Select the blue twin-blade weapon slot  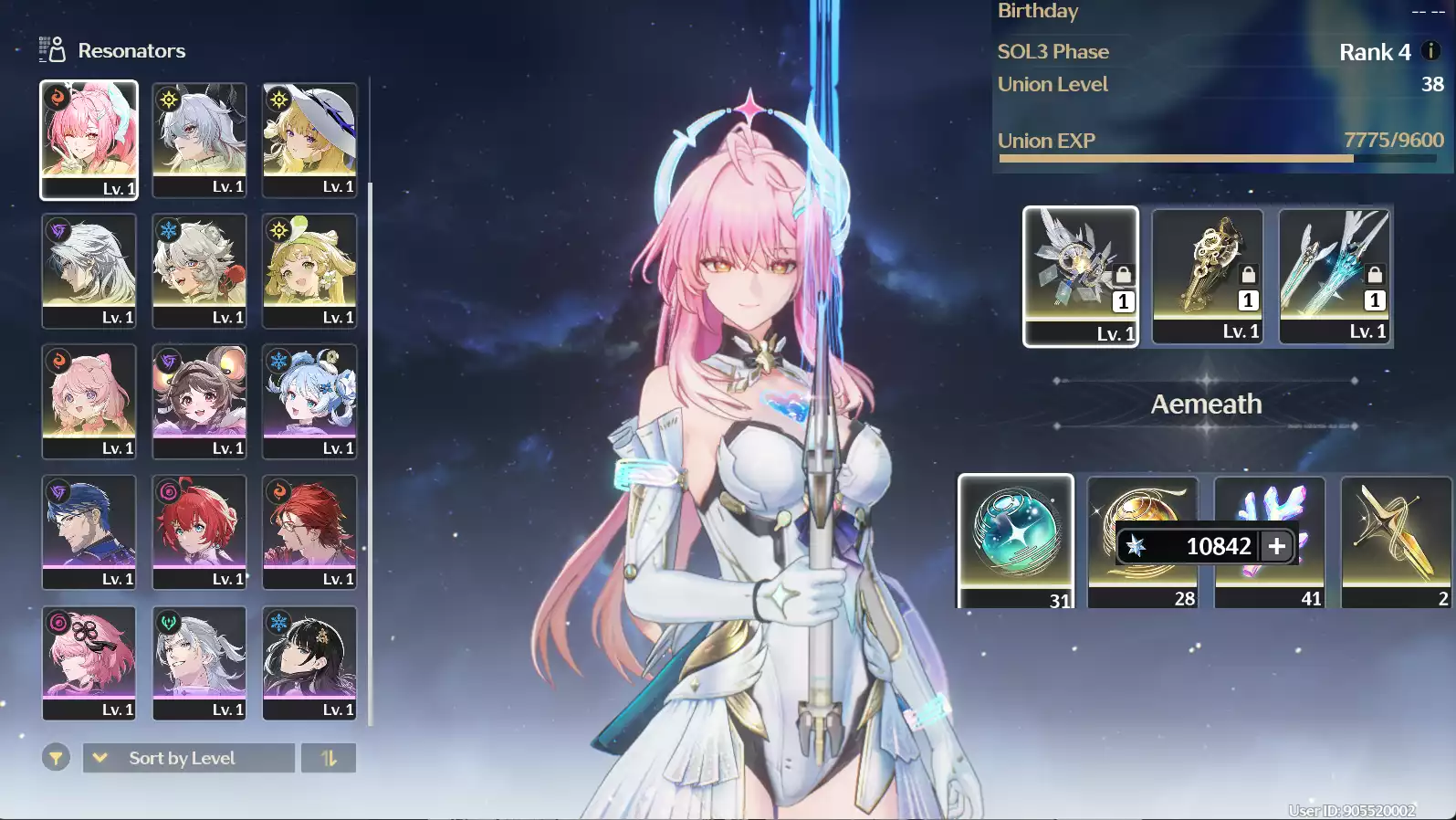tap(1335, 275)
